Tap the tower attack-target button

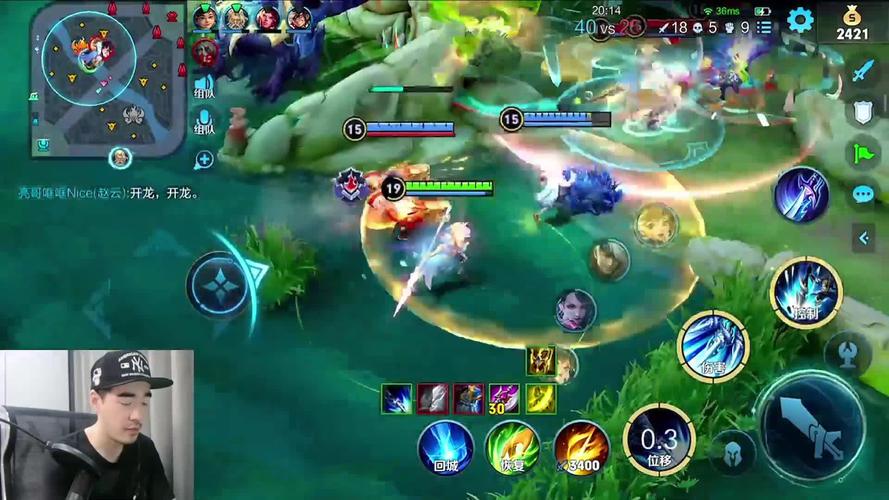tap(847, 354)
